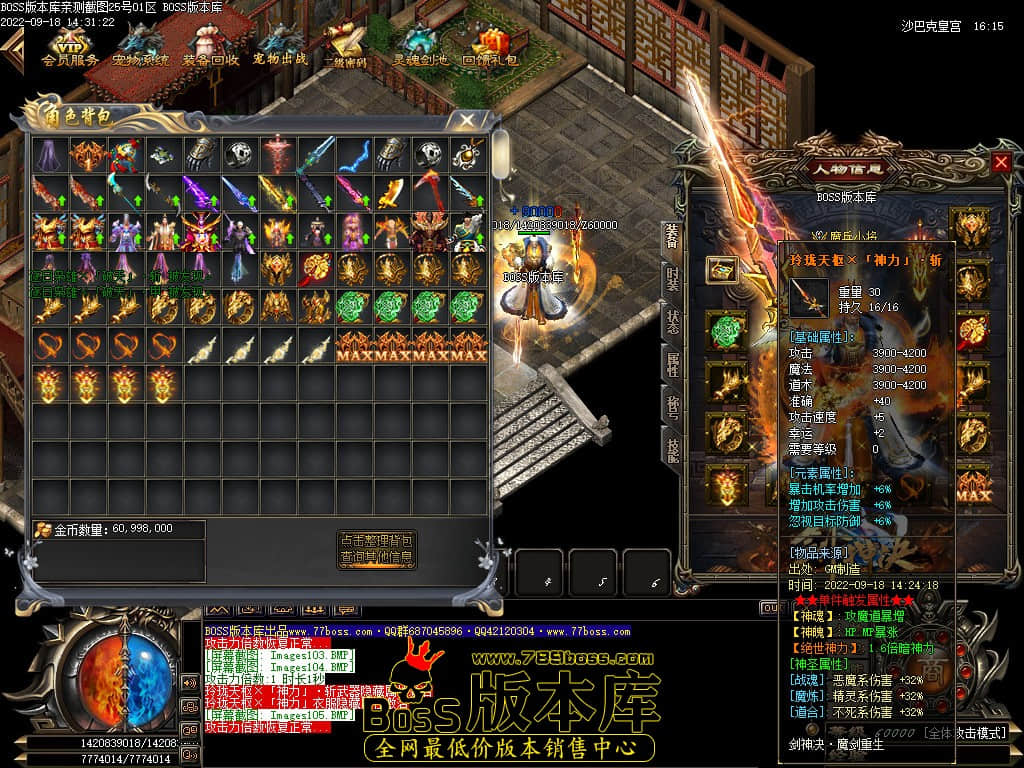Click the 查询其他信息 query button

coord(376,556)
